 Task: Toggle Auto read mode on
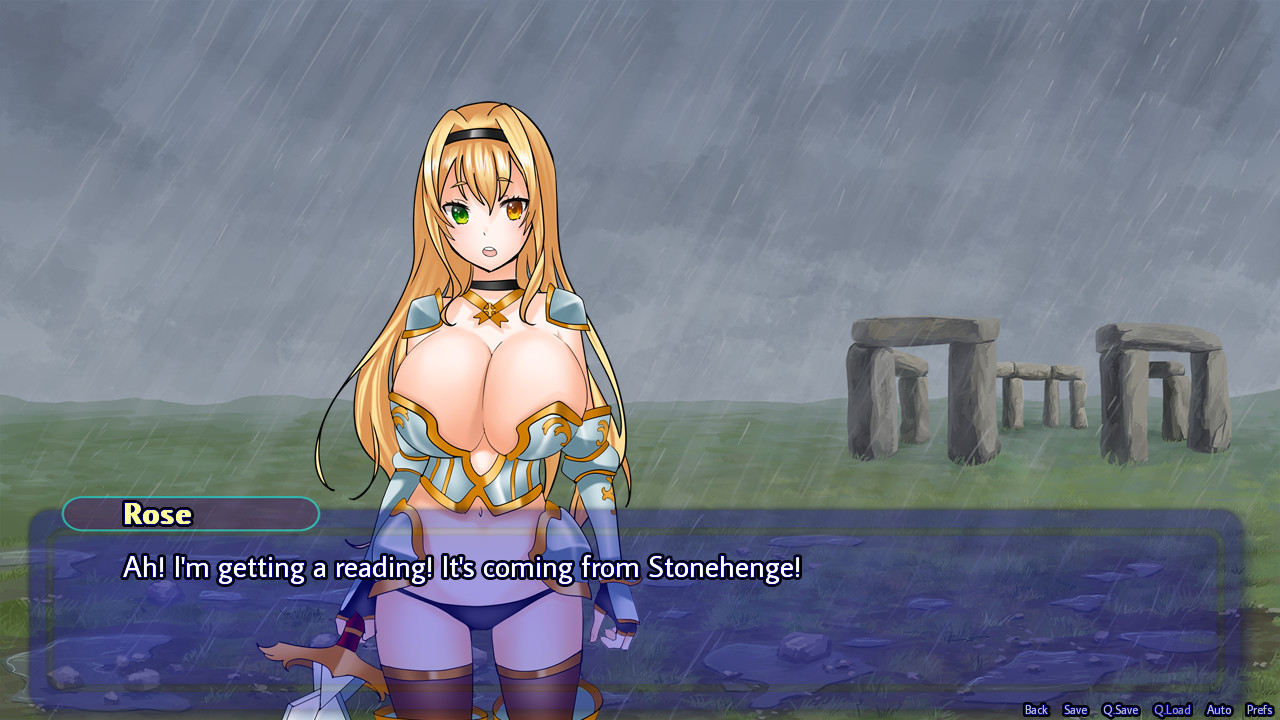[x=1219, y=709]
